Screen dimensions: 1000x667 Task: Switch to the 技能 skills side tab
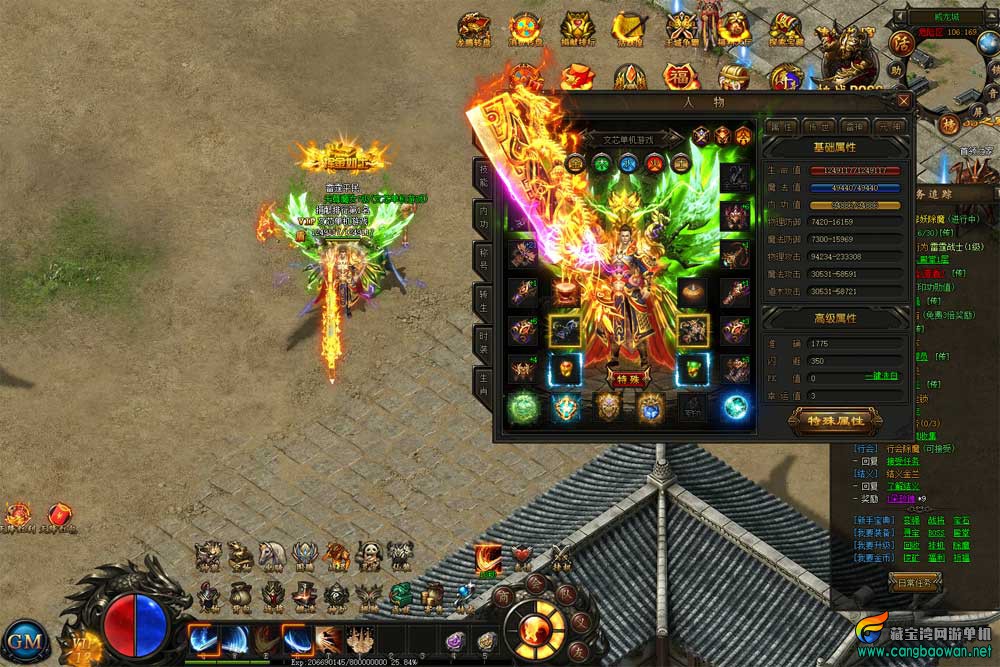pos(482,175)
